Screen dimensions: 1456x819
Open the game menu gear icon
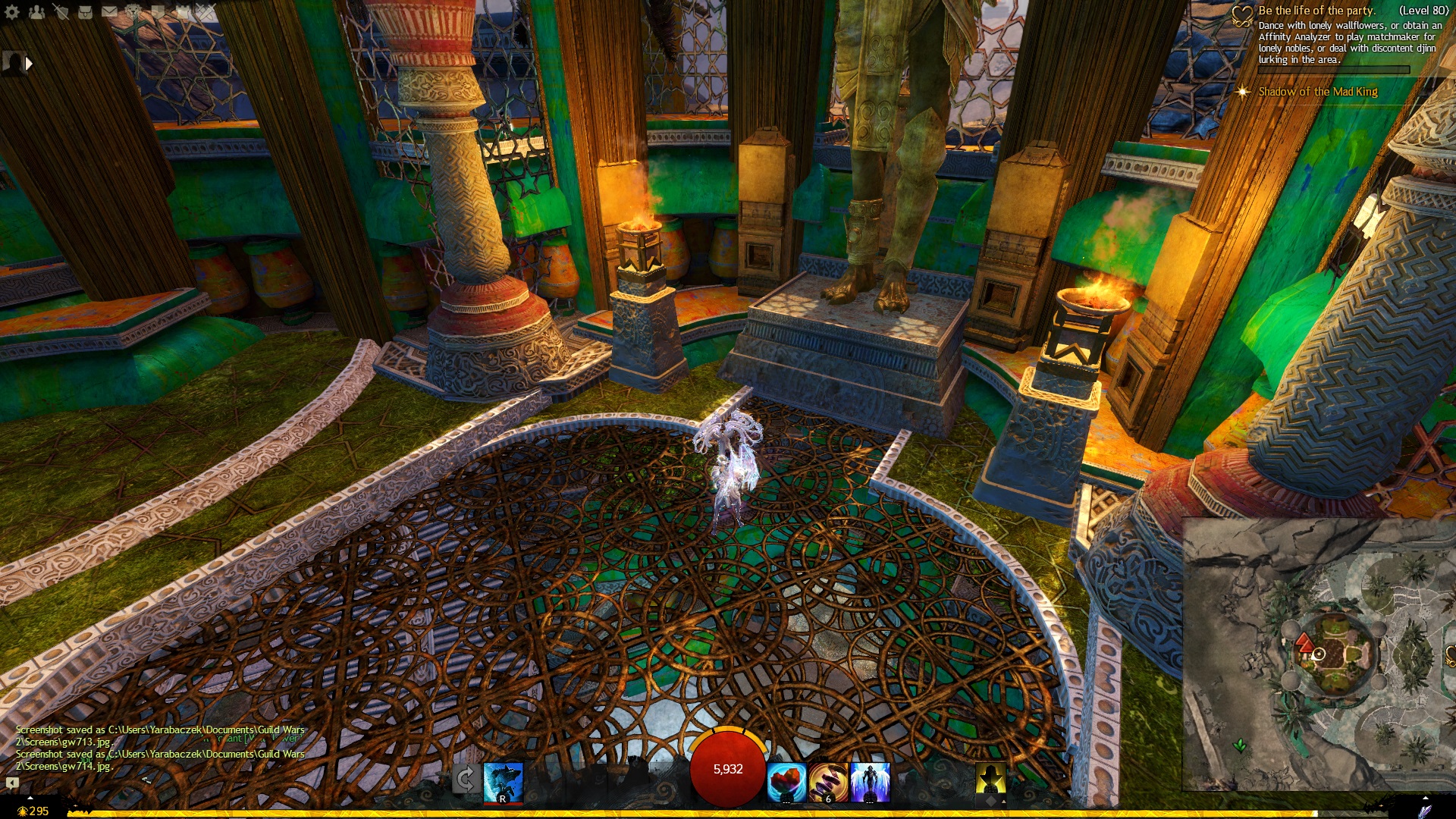tap(12, 11)
